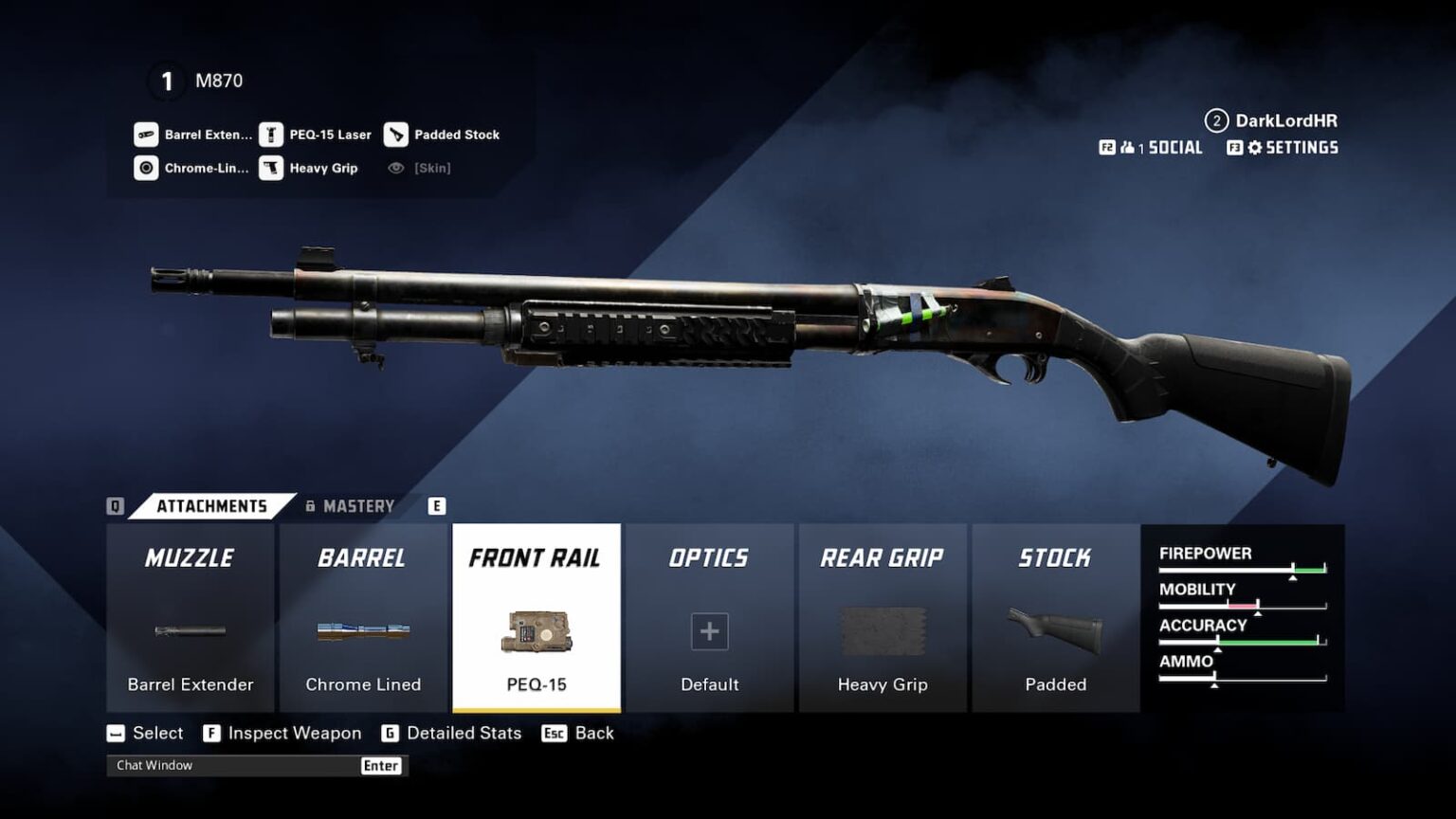Select the Default optics option

click(x=709, y=631)
